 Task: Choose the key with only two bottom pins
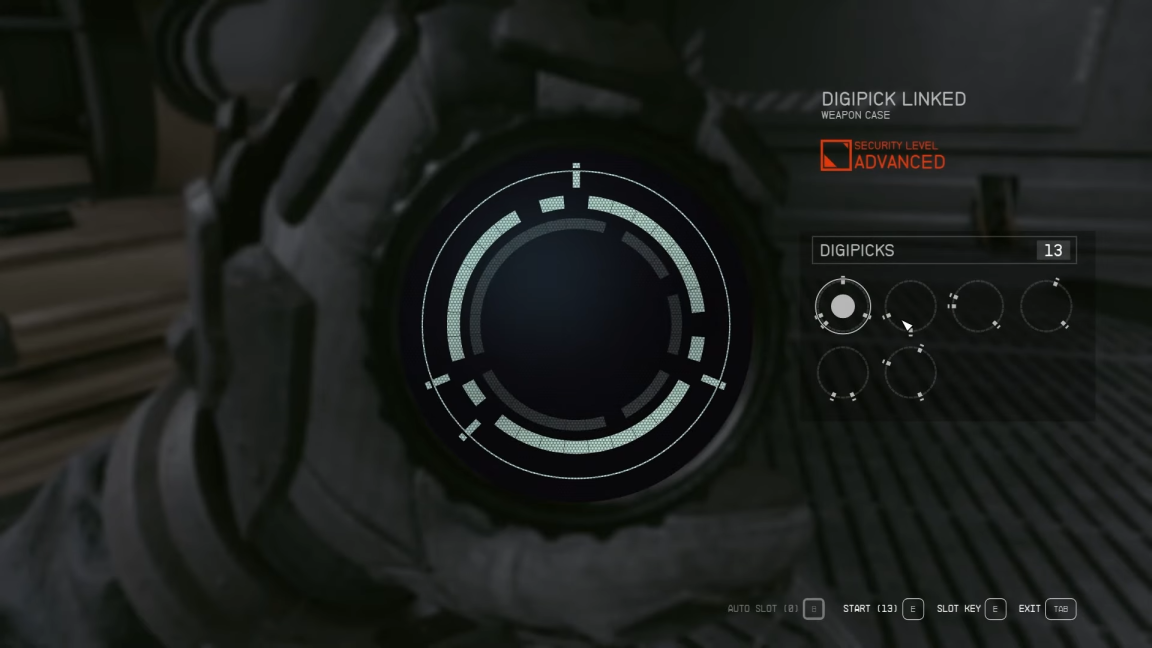[x=843, y=373]
